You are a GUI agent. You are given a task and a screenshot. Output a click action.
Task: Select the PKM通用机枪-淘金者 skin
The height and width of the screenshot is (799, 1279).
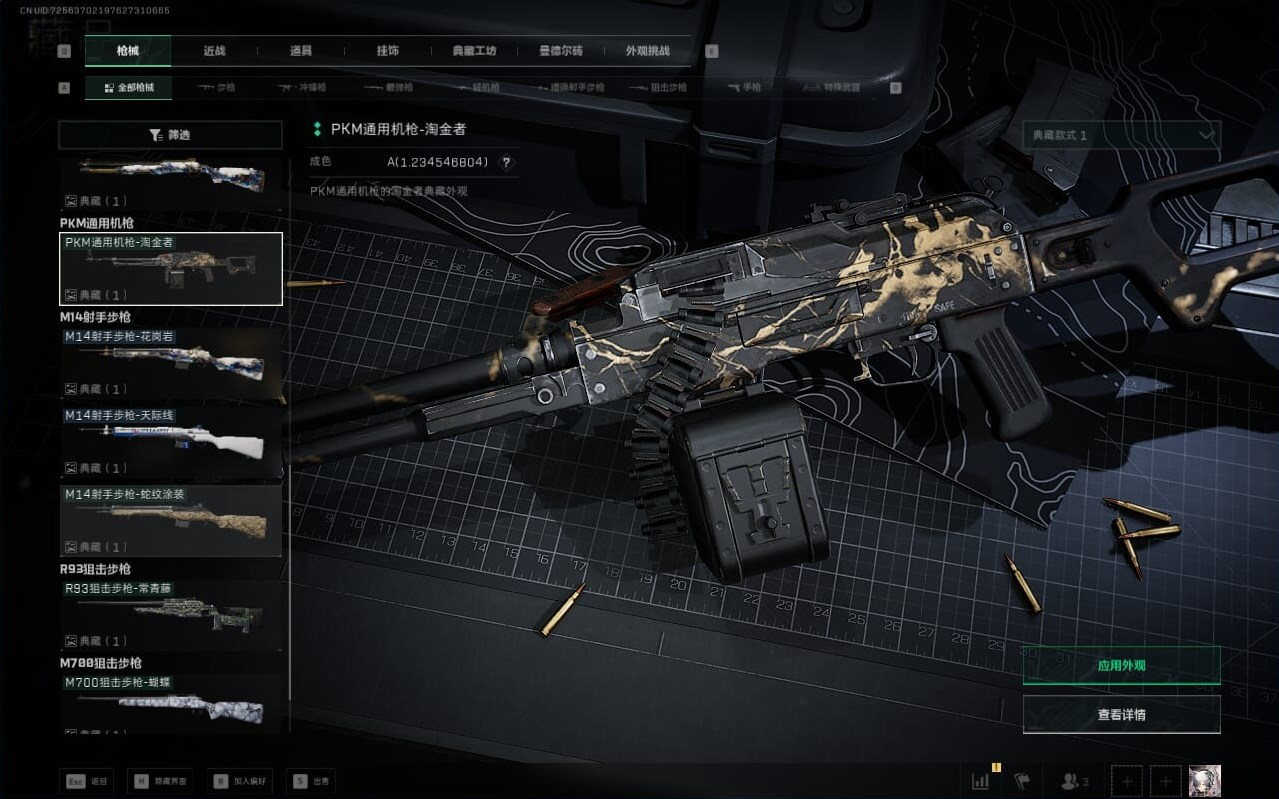pos(171,268)
